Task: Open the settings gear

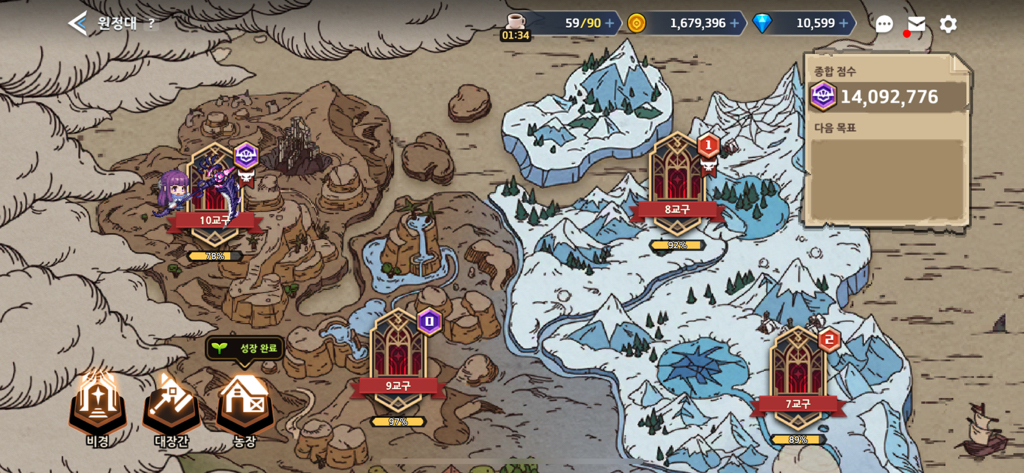Action: coord(948,24)
